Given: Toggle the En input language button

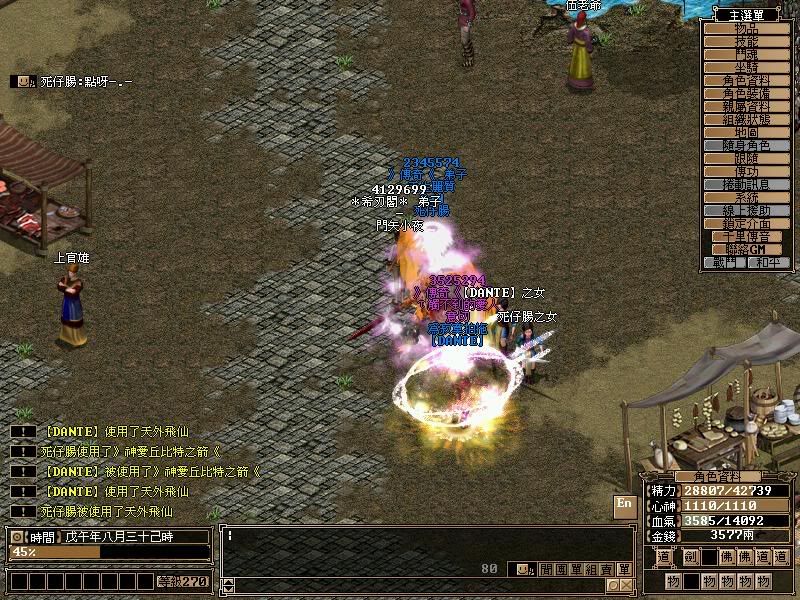Looking at the screenshot, I should (x=624, y=504).
